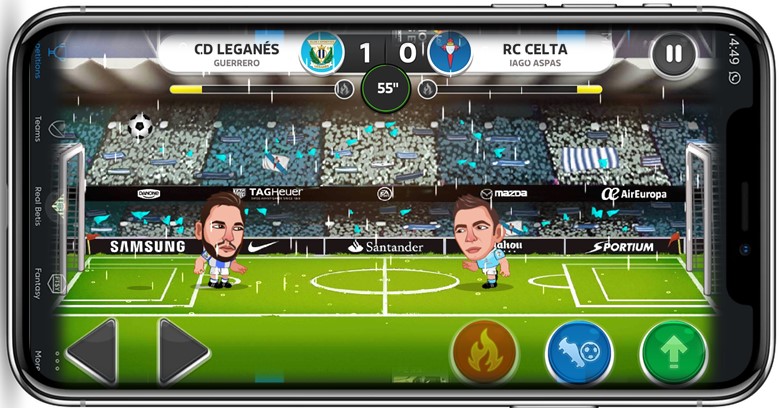
Task: Open the Fantasy tab
Action: coord(39,282)
